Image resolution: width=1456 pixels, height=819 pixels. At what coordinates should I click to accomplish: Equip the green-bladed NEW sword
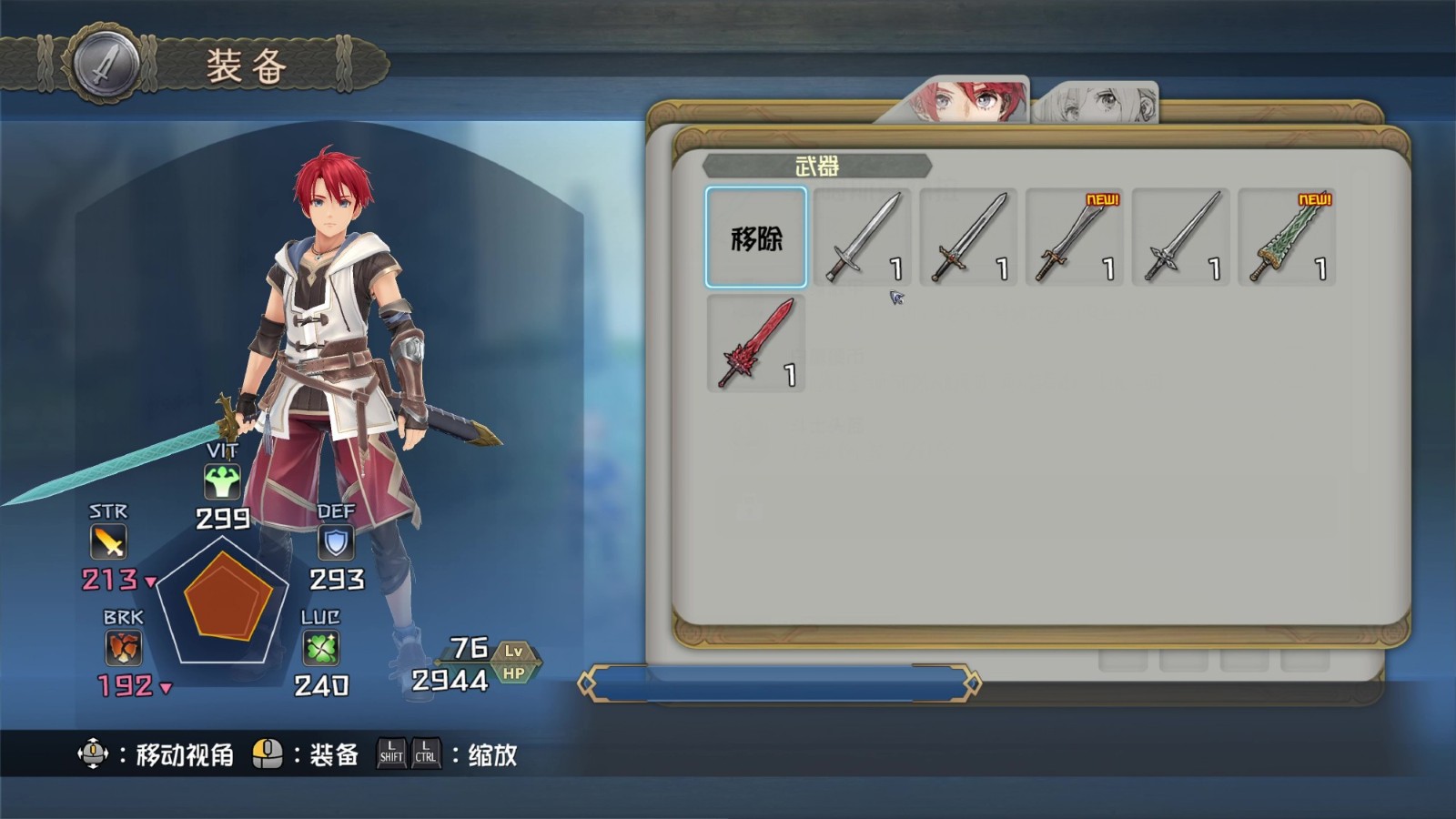pos(1287,237)
